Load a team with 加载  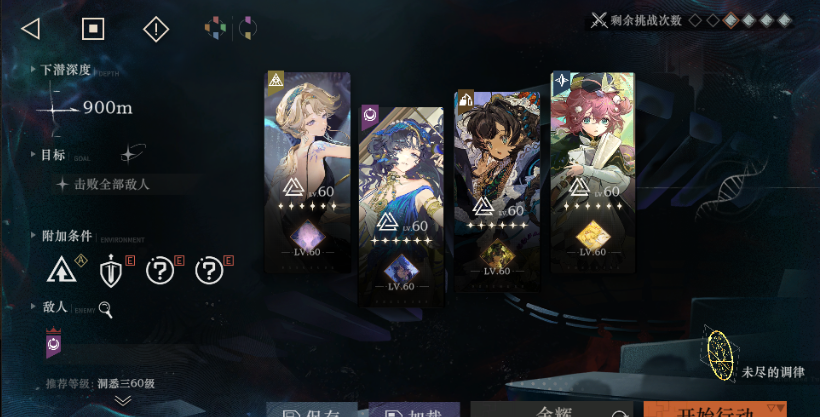point(414,410)
